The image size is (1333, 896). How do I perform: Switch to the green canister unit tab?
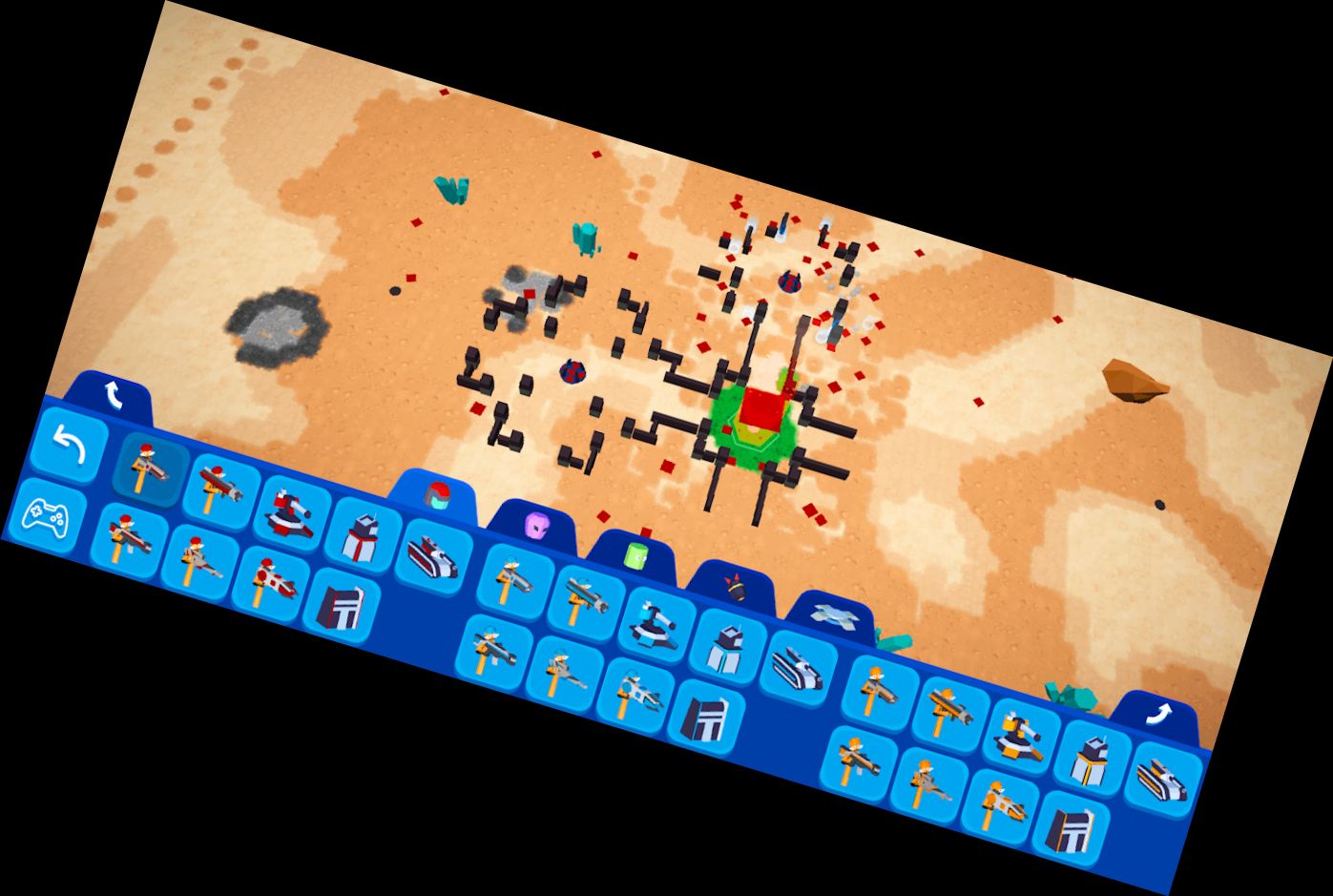pos(636,554)
